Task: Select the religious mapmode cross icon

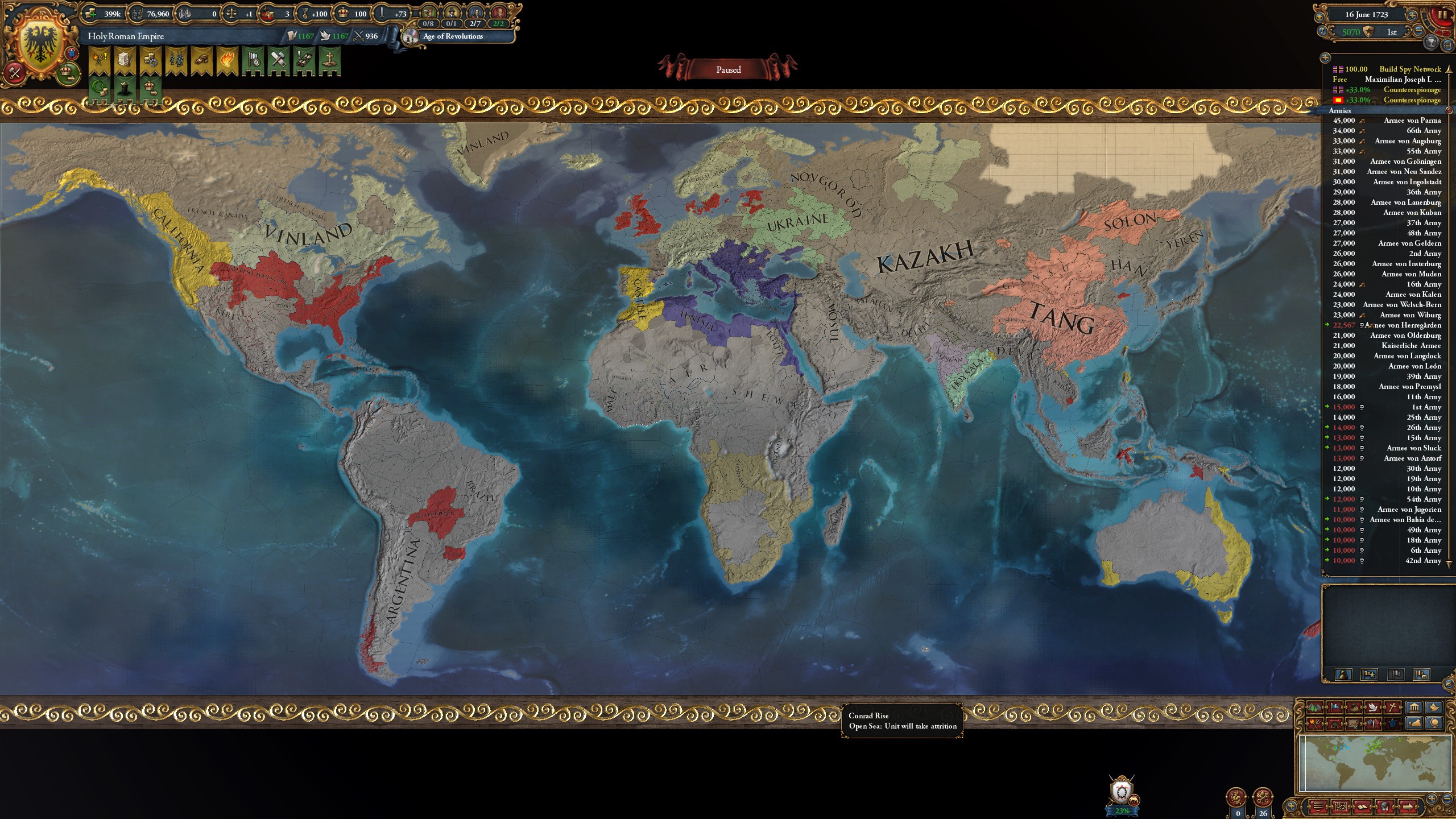Action: tap(1393, 707)
